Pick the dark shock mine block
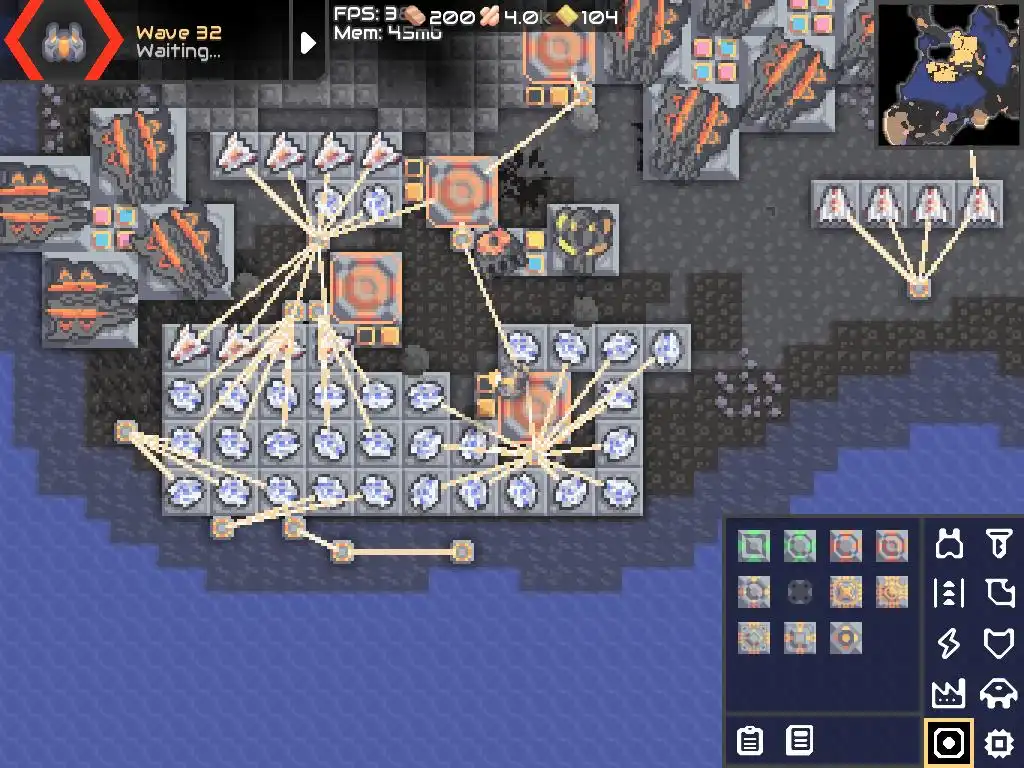Screen dimensions: 1024x768 (799, 592)
